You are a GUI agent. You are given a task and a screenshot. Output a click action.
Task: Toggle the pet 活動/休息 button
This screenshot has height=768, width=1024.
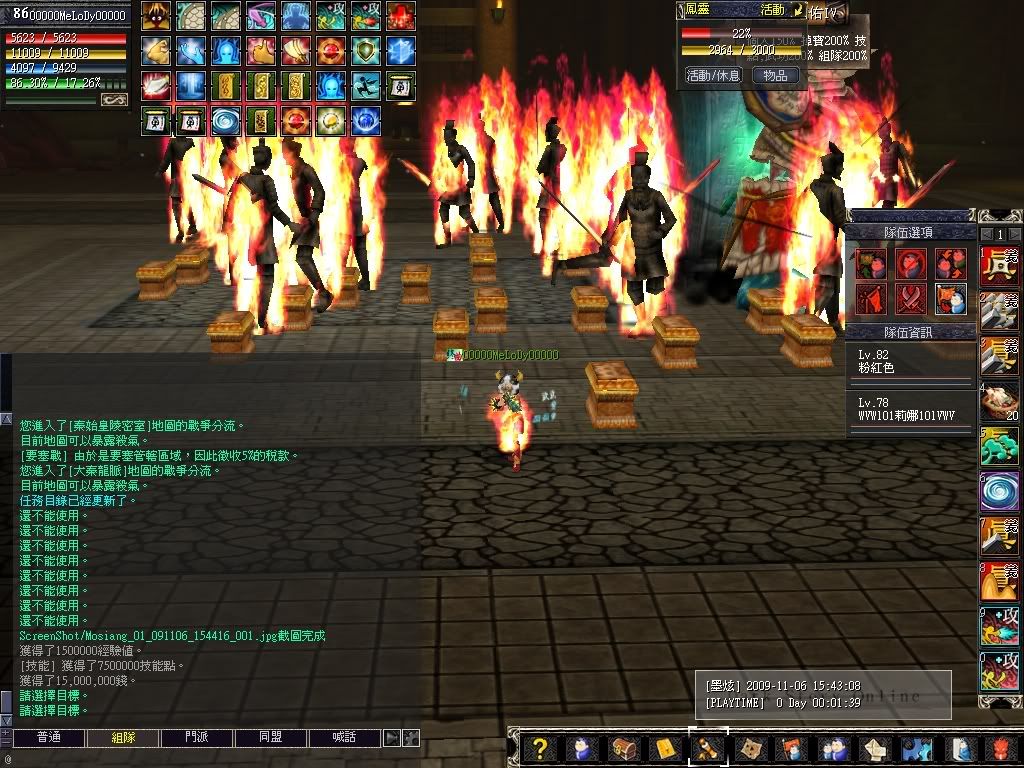[713, 75]
